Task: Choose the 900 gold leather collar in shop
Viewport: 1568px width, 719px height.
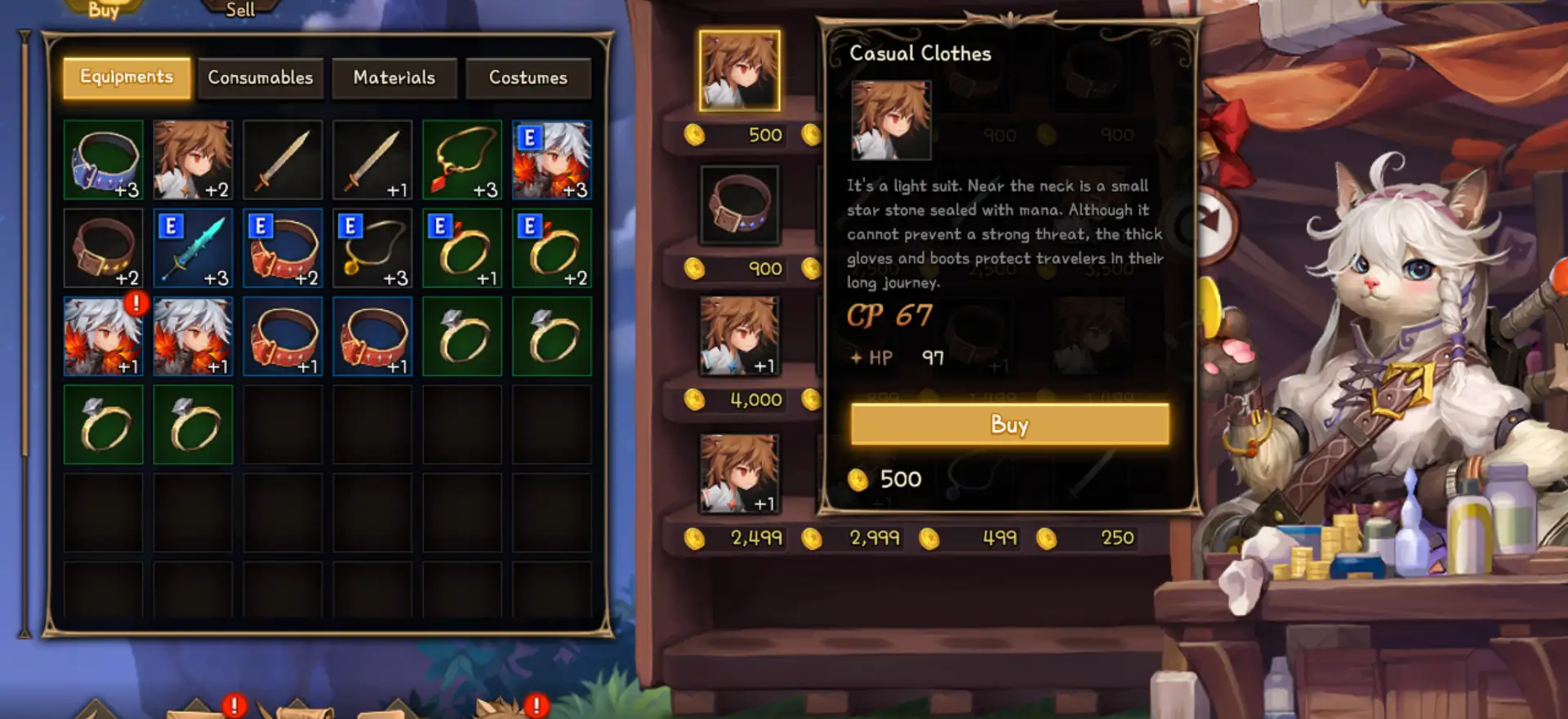Action: pos(739,206)
